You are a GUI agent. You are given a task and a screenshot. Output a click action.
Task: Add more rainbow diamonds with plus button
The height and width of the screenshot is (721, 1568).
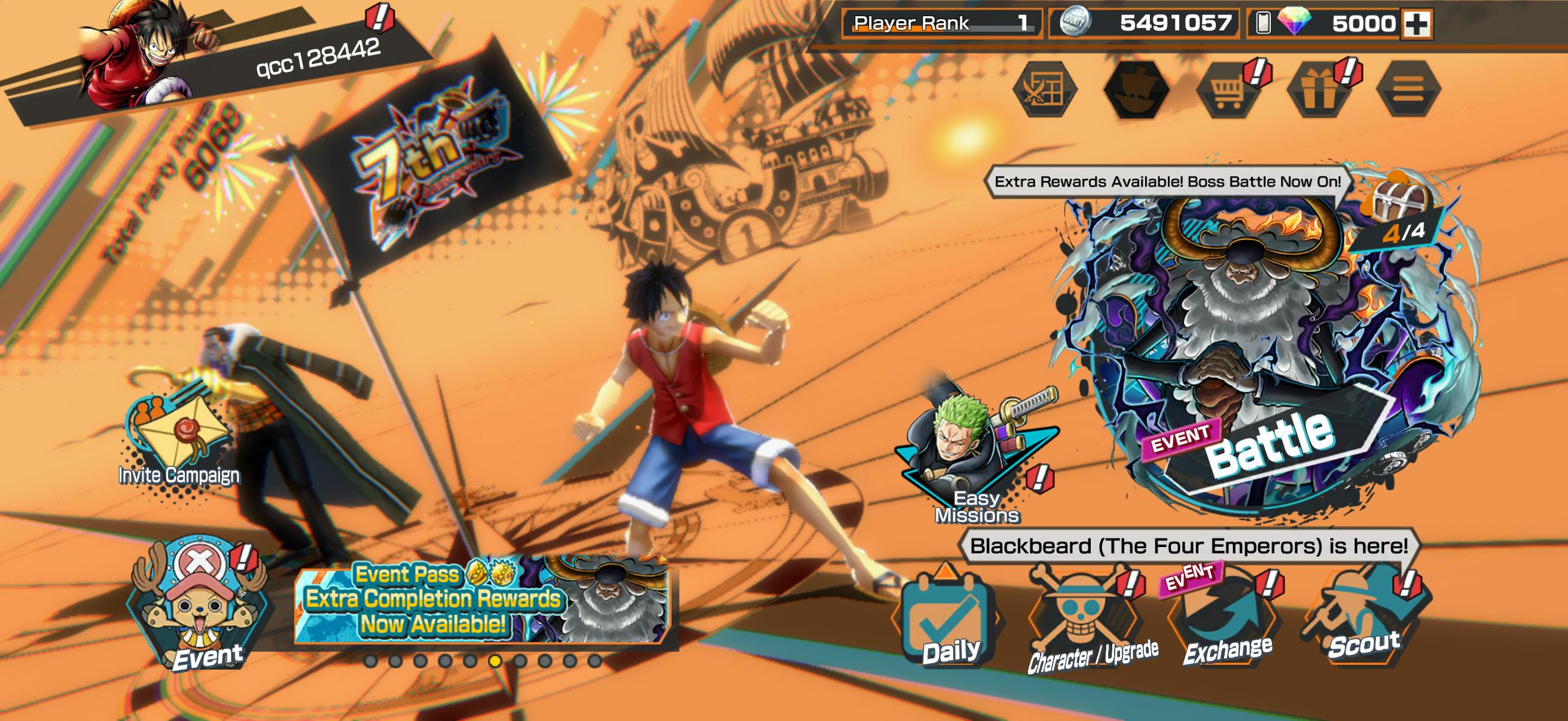coord(1417,25)
